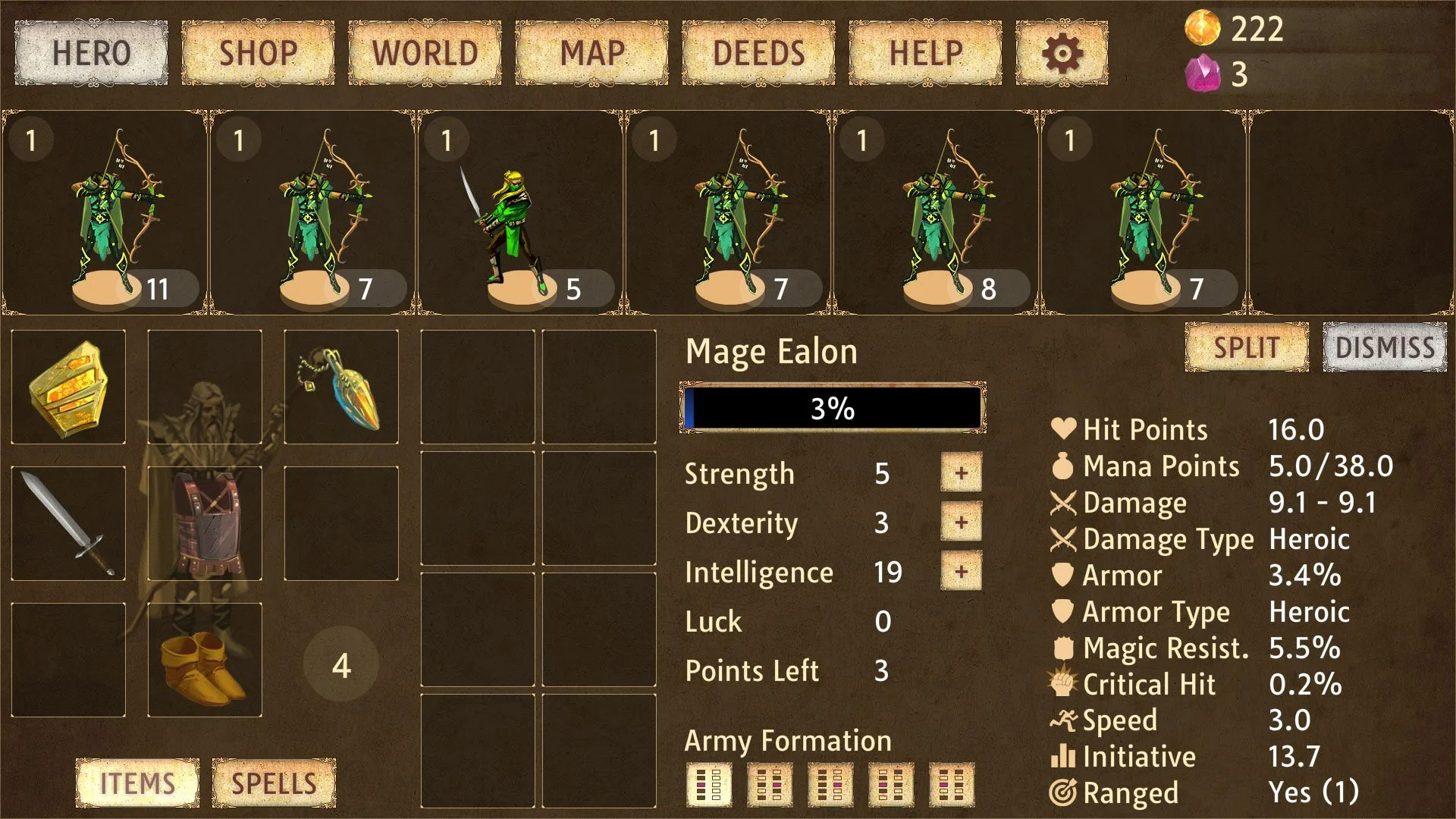Open the HELP page
The height and width of the screenshot is (819, 1456).
925,53
